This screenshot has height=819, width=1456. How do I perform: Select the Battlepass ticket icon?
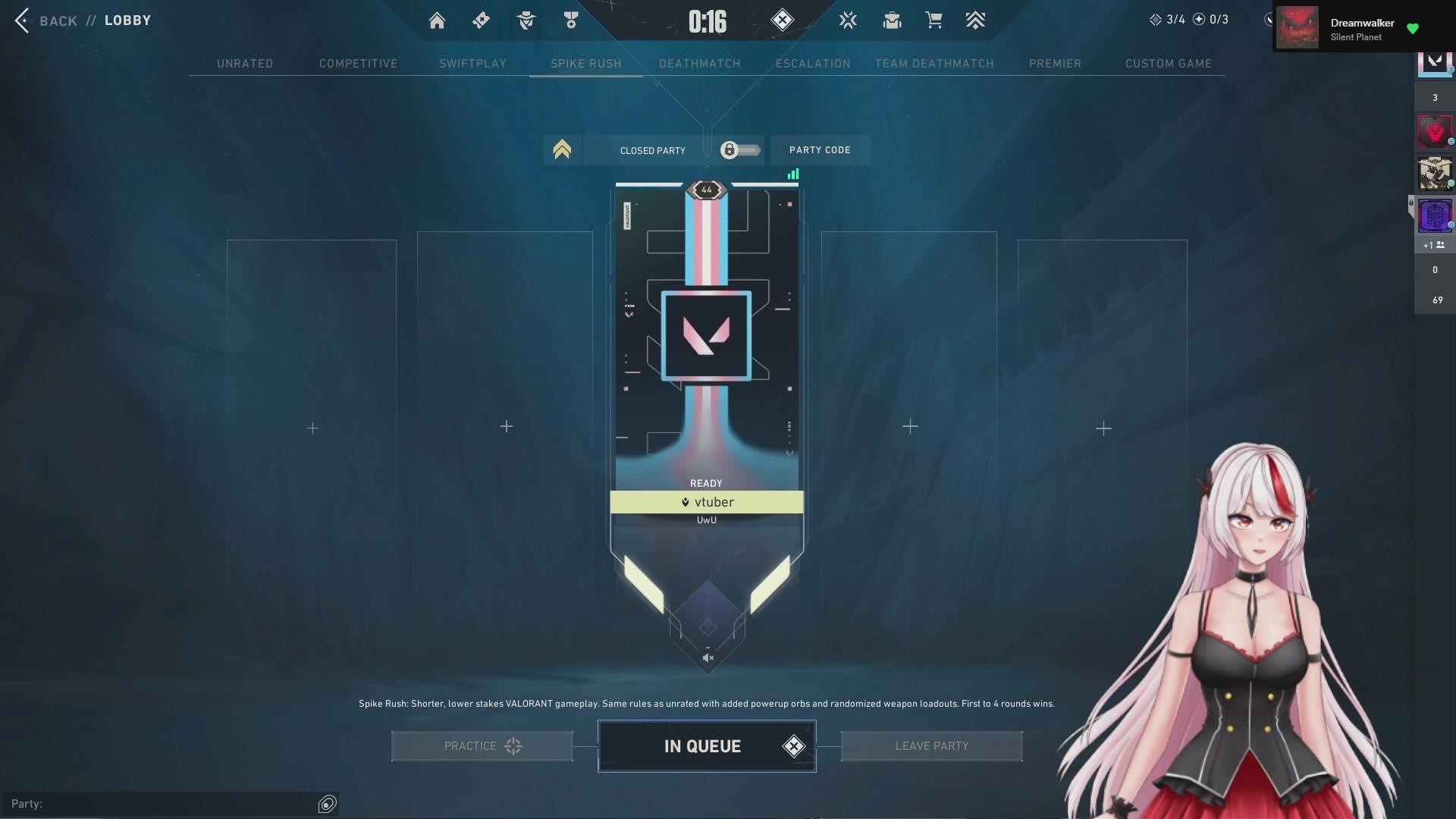pos(480,20)
